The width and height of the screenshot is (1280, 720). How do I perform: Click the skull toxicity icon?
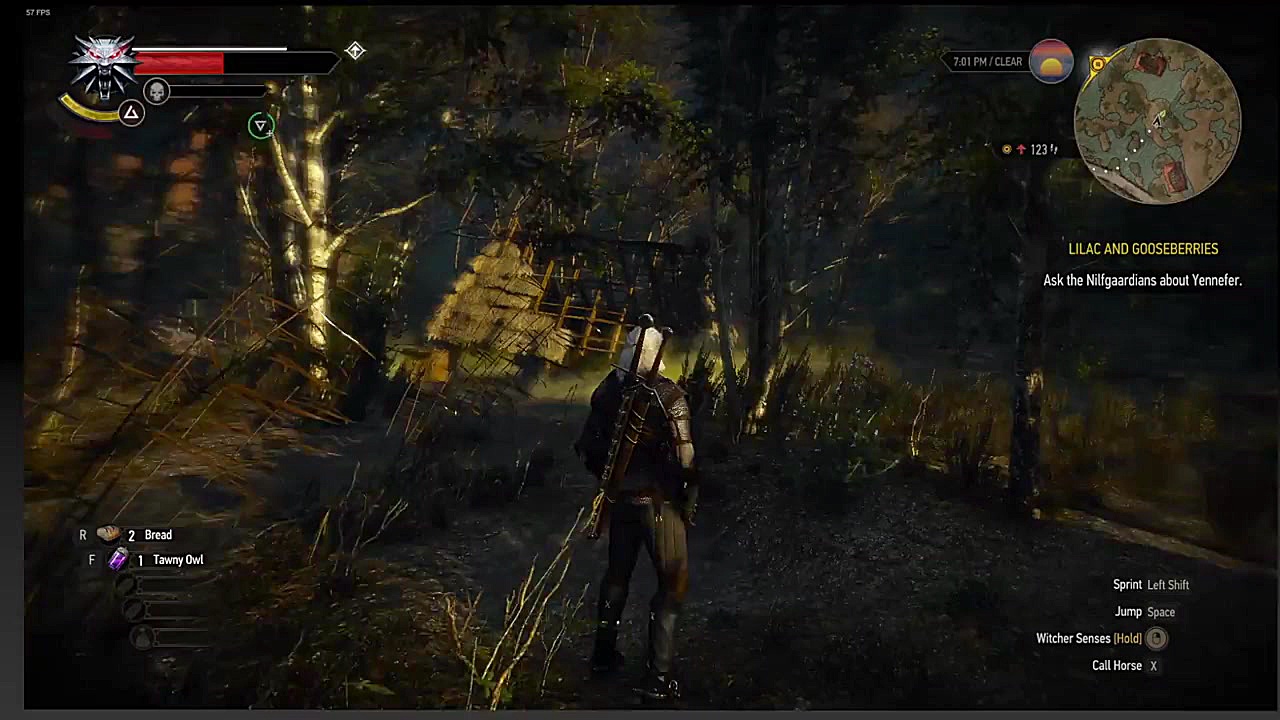[x=157, y=92]
